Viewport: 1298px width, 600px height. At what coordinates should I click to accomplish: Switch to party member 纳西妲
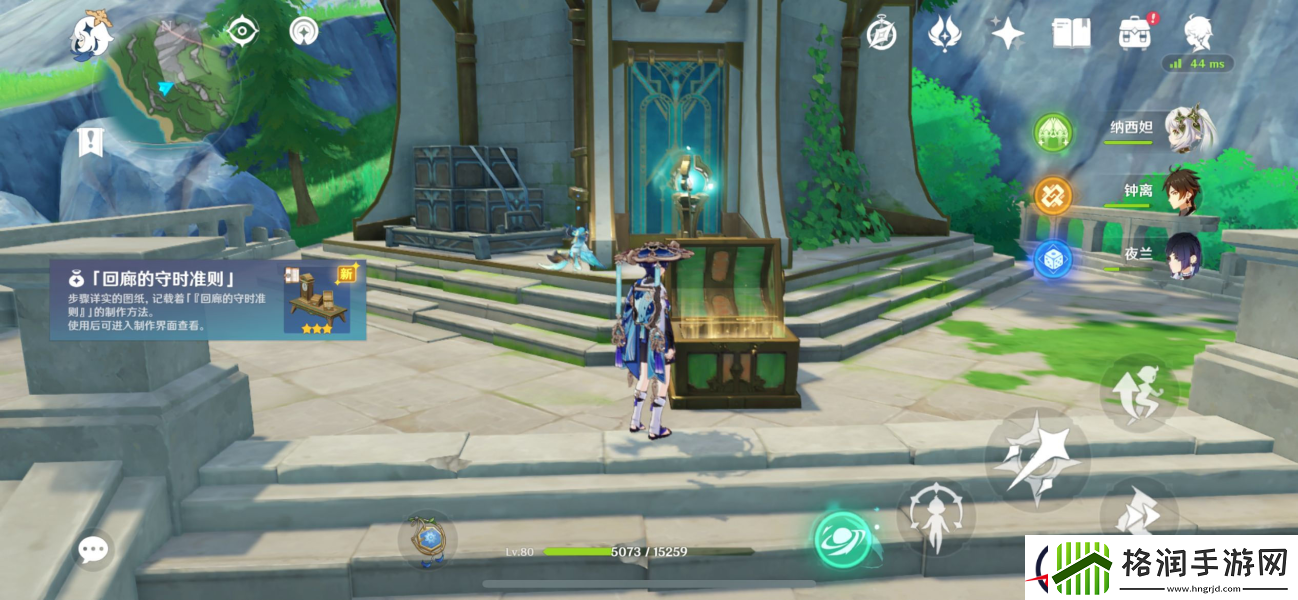pyautogui.click(x=1160, y=132)
